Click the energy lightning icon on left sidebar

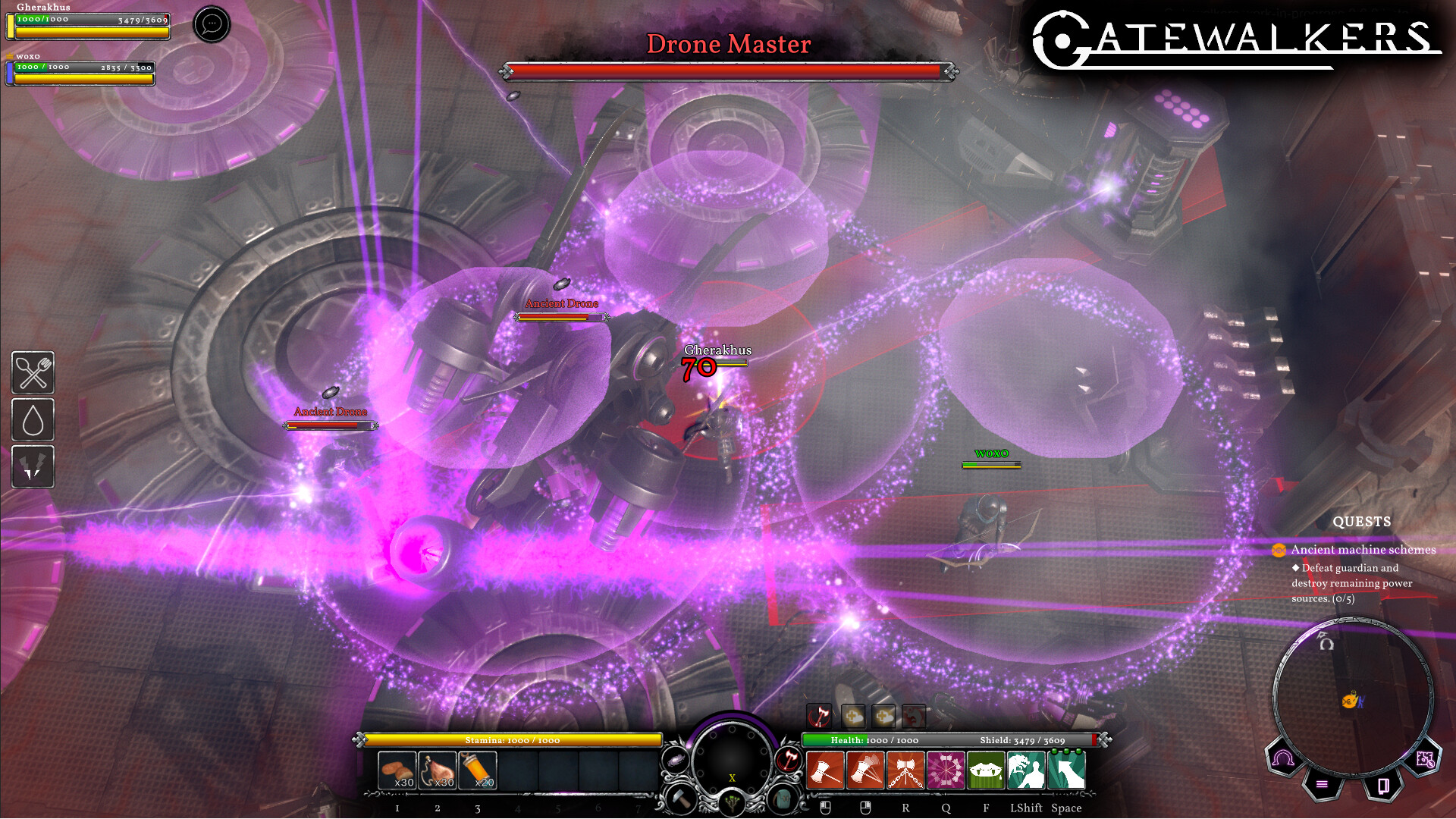(33, 467)
